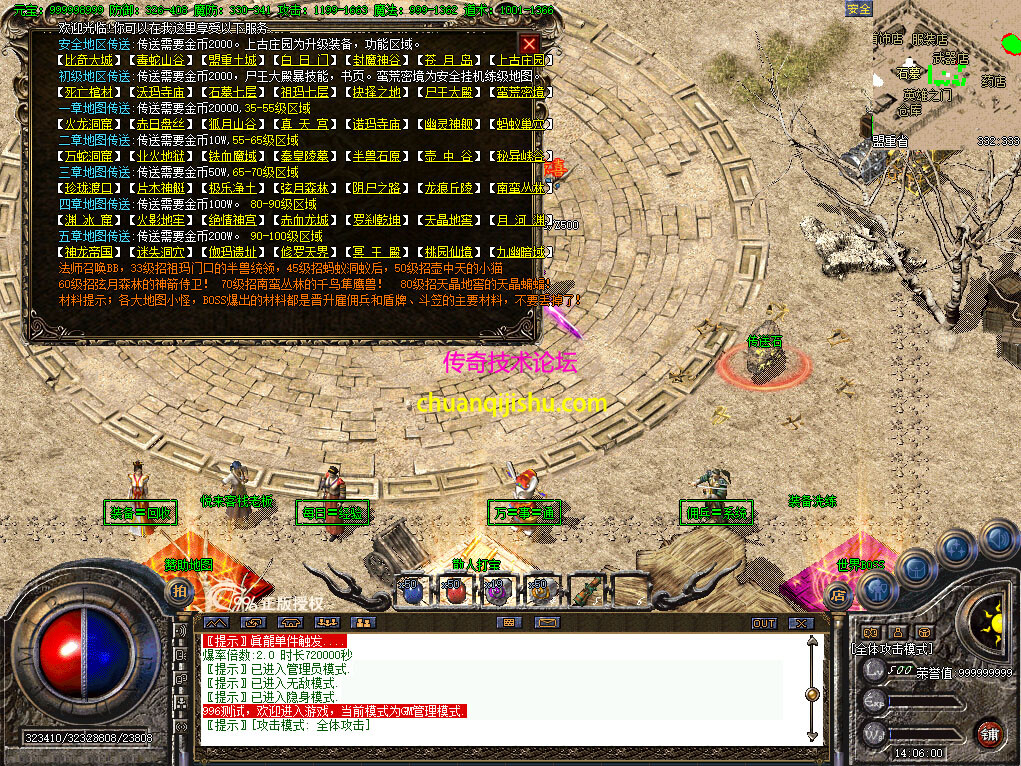
Task: Use the blue potion in the hotbar
Action: (x=411, y=592)
